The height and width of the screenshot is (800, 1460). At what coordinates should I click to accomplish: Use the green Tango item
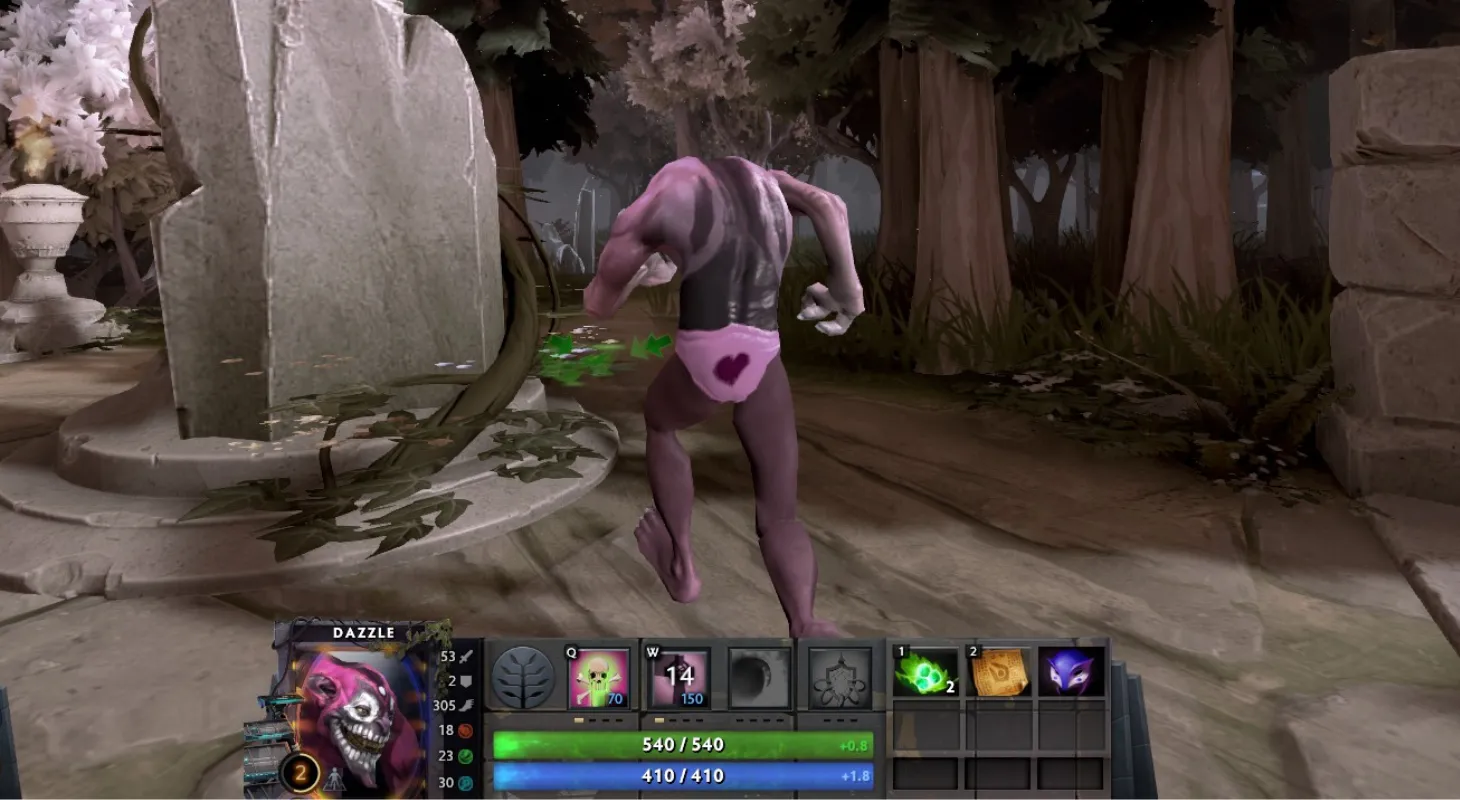(925, 671)
